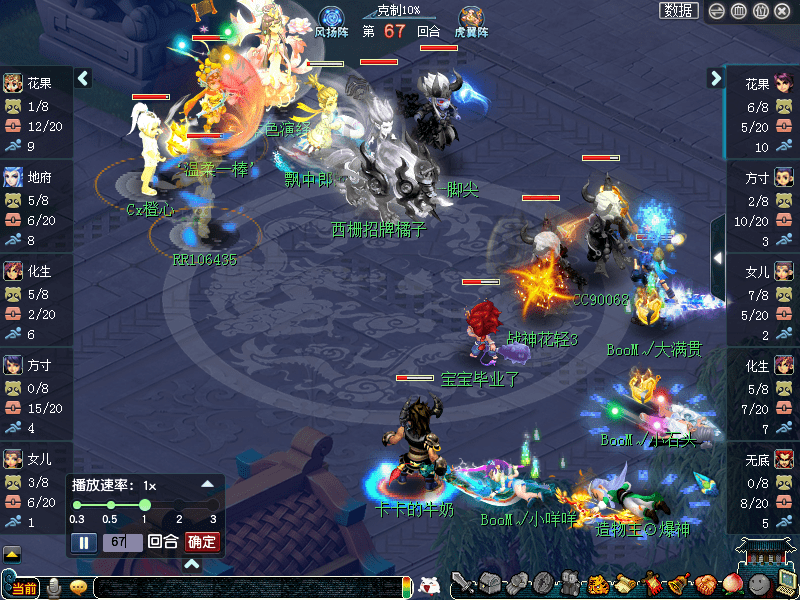Toggle the 位 position display button
Screen dimensions: 800x600
coord(760,11)
